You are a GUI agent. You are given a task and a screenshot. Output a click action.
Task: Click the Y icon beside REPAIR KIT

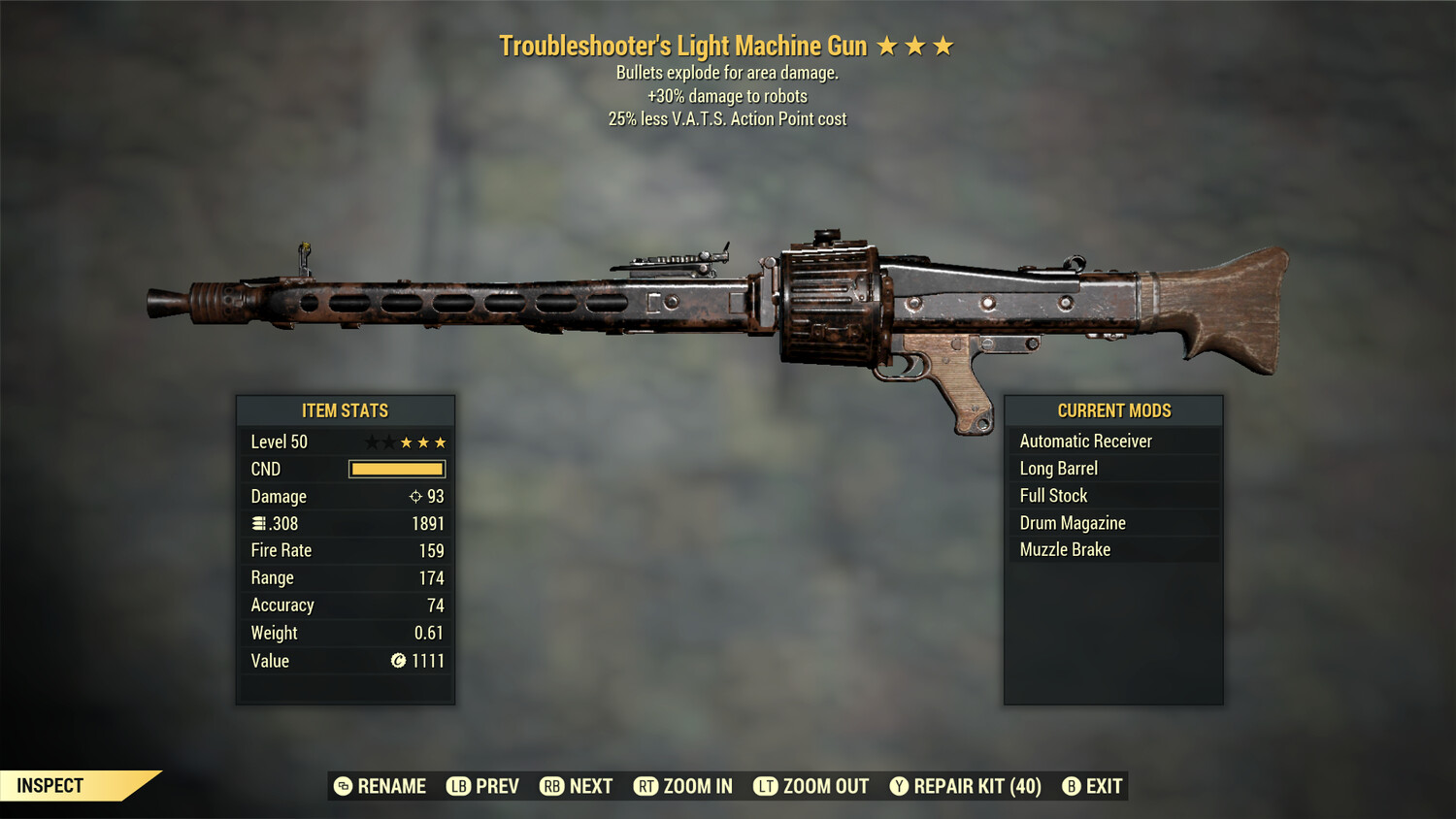[x=899, y=786]
